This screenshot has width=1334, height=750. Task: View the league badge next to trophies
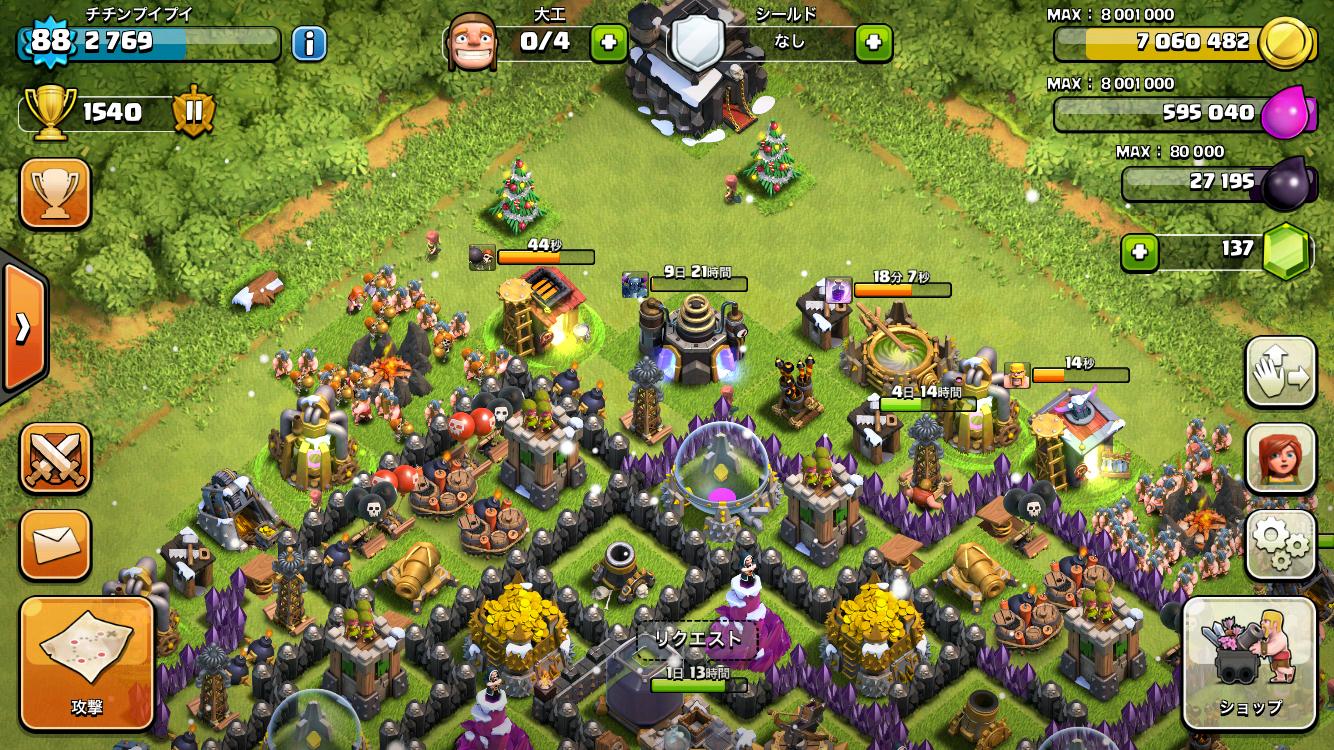[193, 112]
